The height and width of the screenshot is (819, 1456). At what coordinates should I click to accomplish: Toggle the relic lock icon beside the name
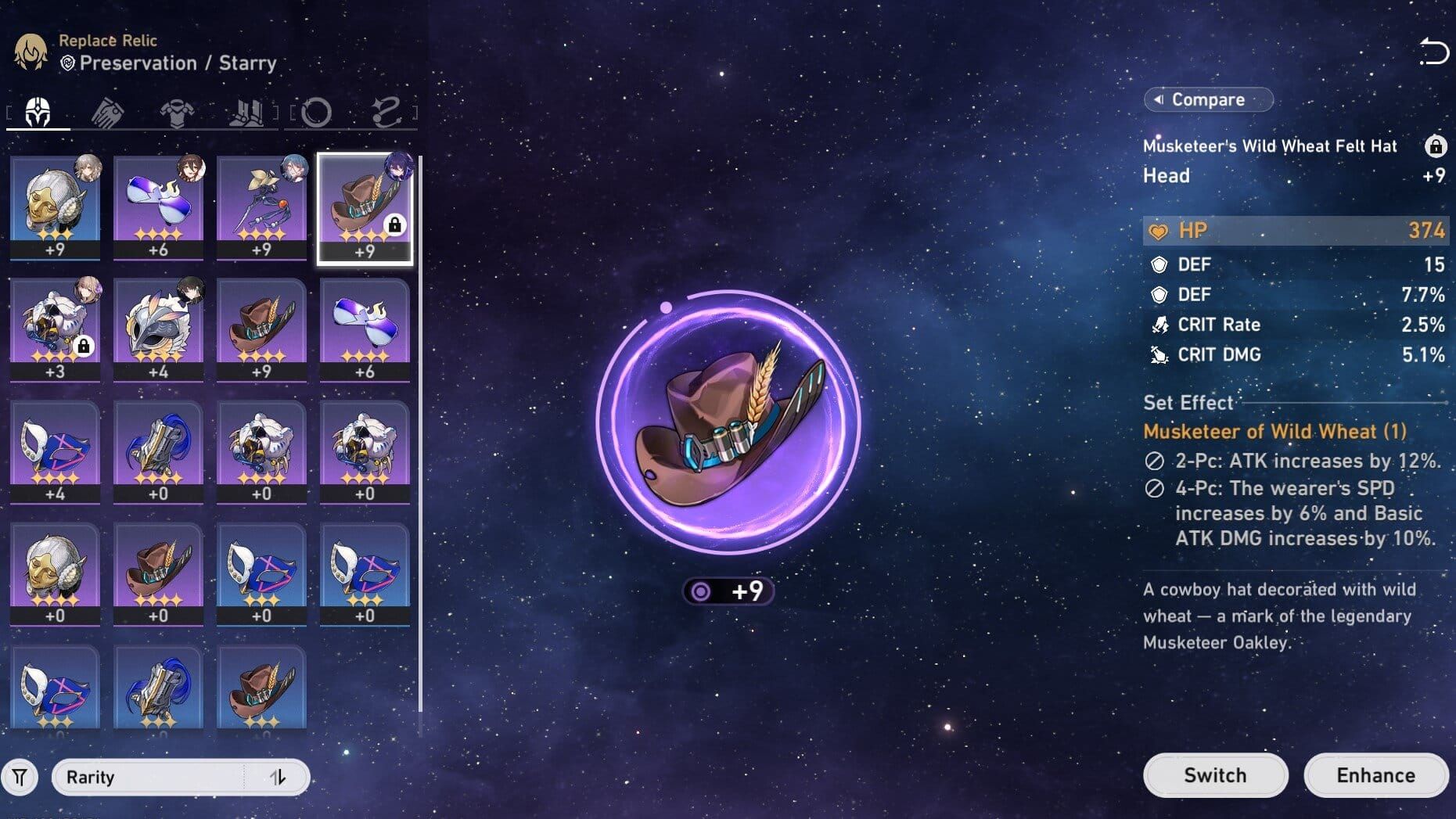click(1435, 146)
